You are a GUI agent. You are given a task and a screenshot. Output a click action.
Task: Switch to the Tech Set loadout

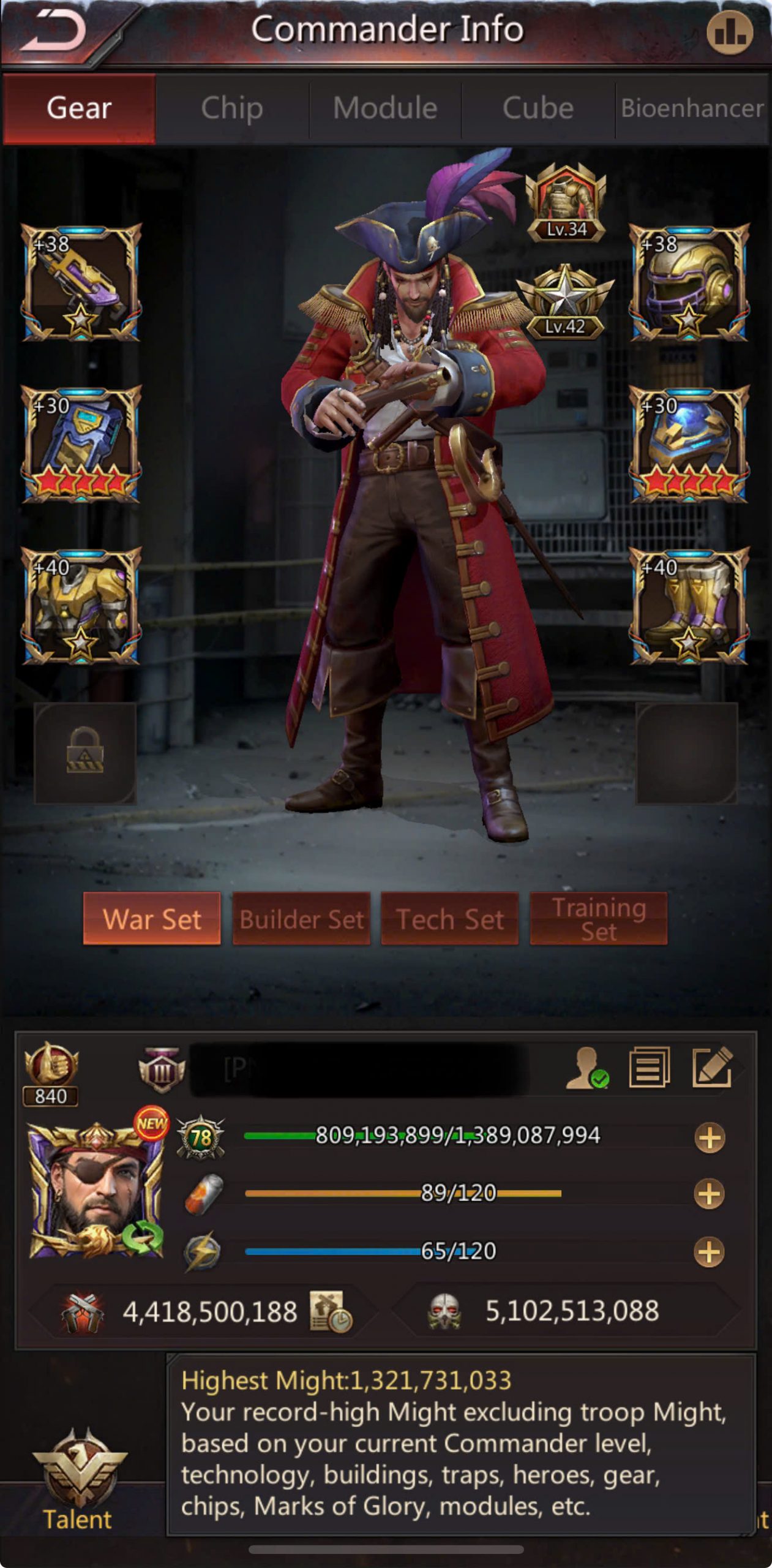click(x=450, y=919)
